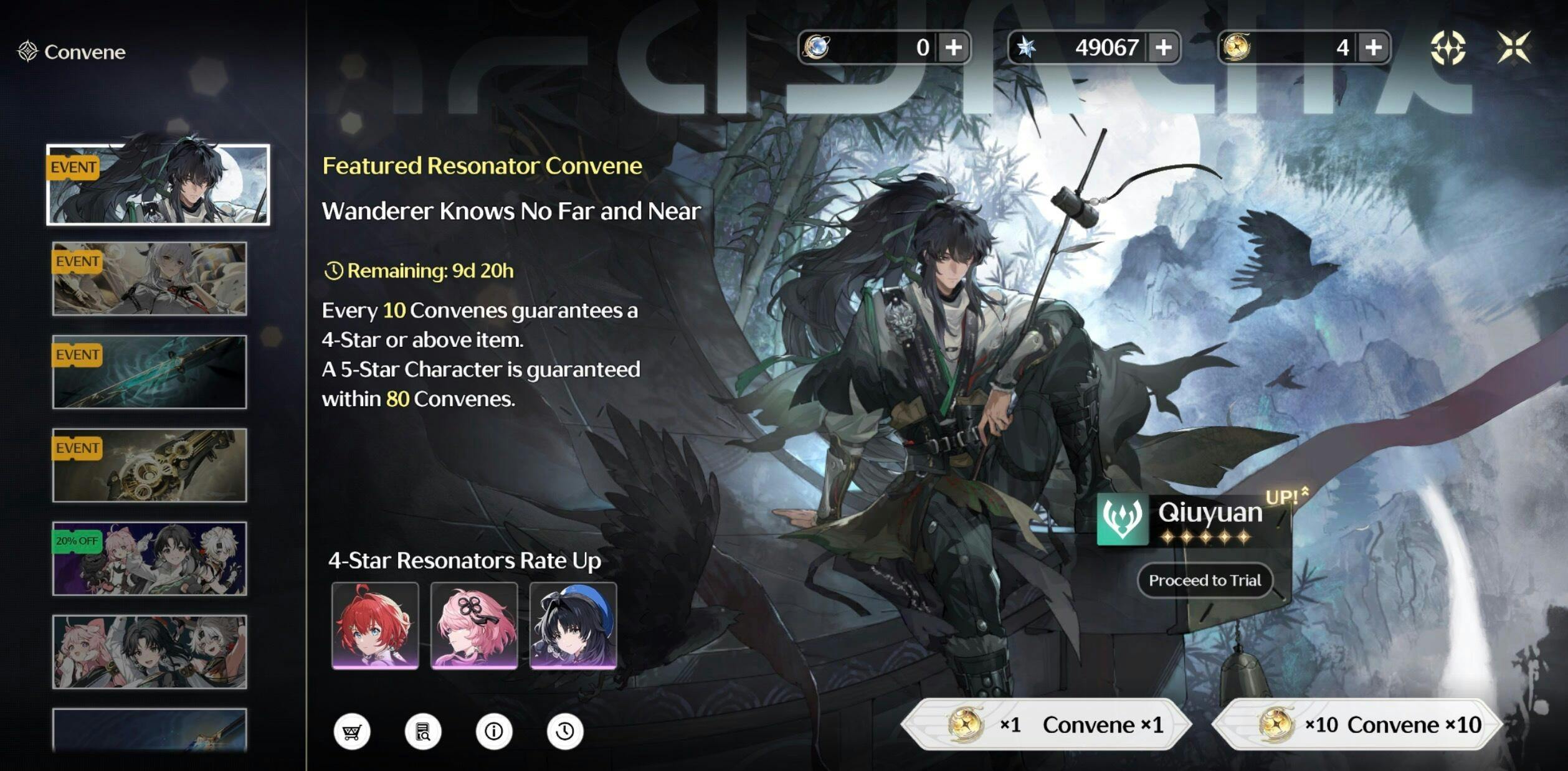Open the shopping cart store icon
Image resolution: width=1568 pixels, height=771 pixels.
coord(352,731)
